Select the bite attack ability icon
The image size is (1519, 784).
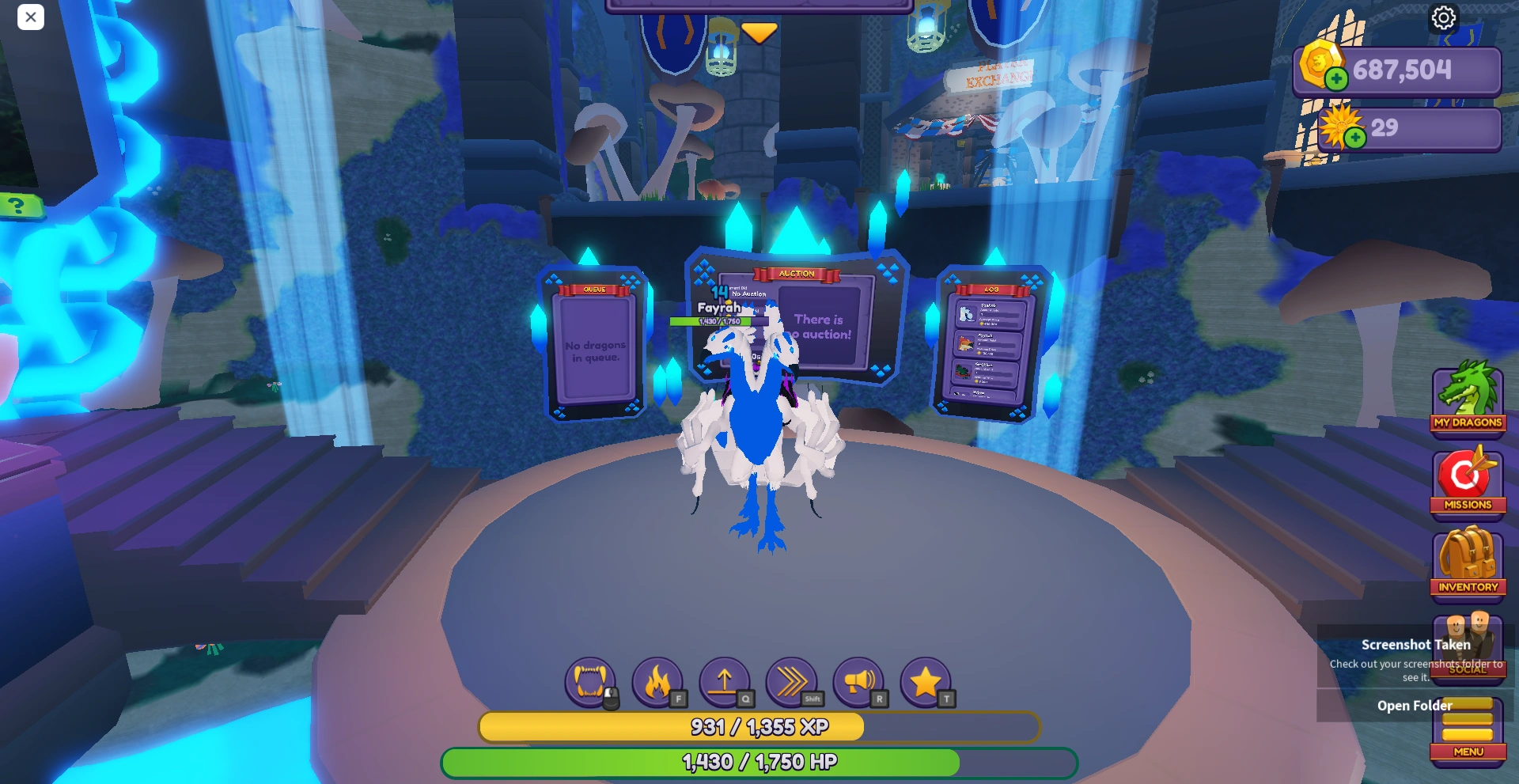589,680
